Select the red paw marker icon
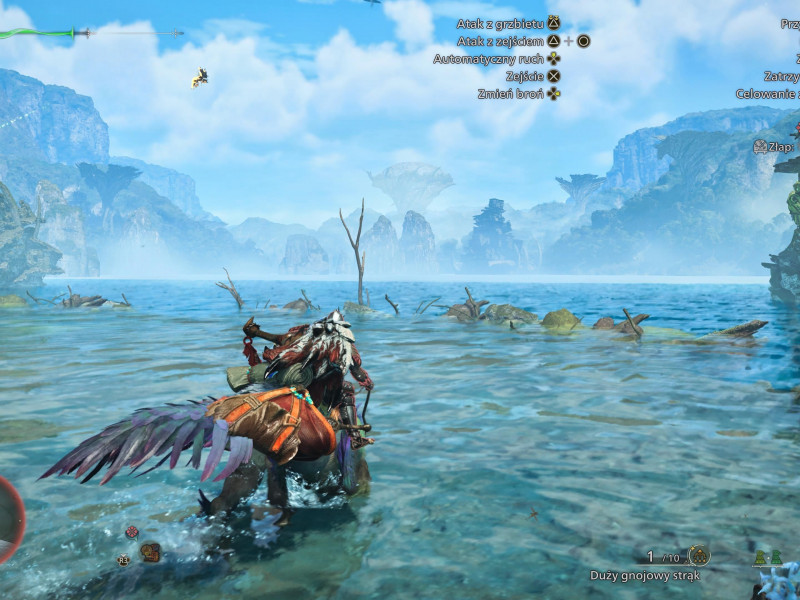Screen dimensions: 800x600 click(x=132, y=532)
